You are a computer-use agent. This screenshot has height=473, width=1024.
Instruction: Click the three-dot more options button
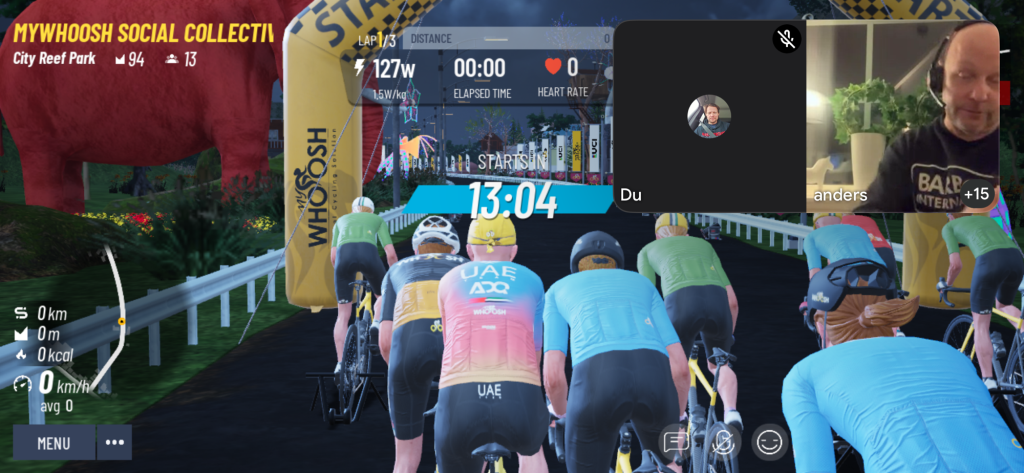(114, 442)
